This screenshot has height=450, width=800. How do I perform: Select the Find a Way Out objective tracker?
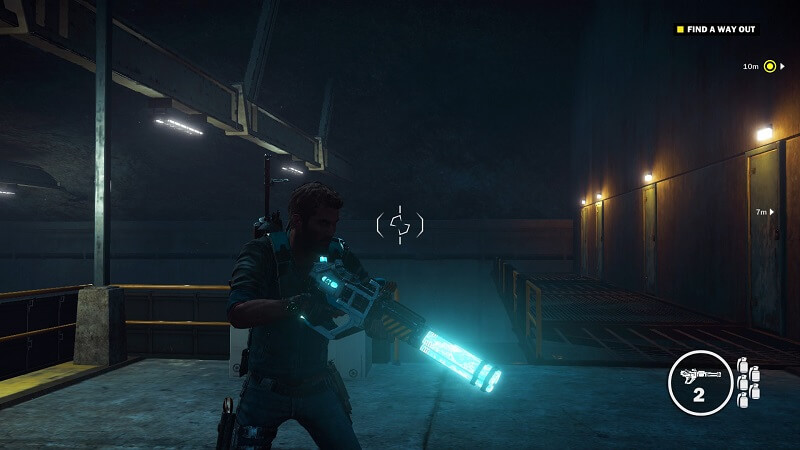716,29
